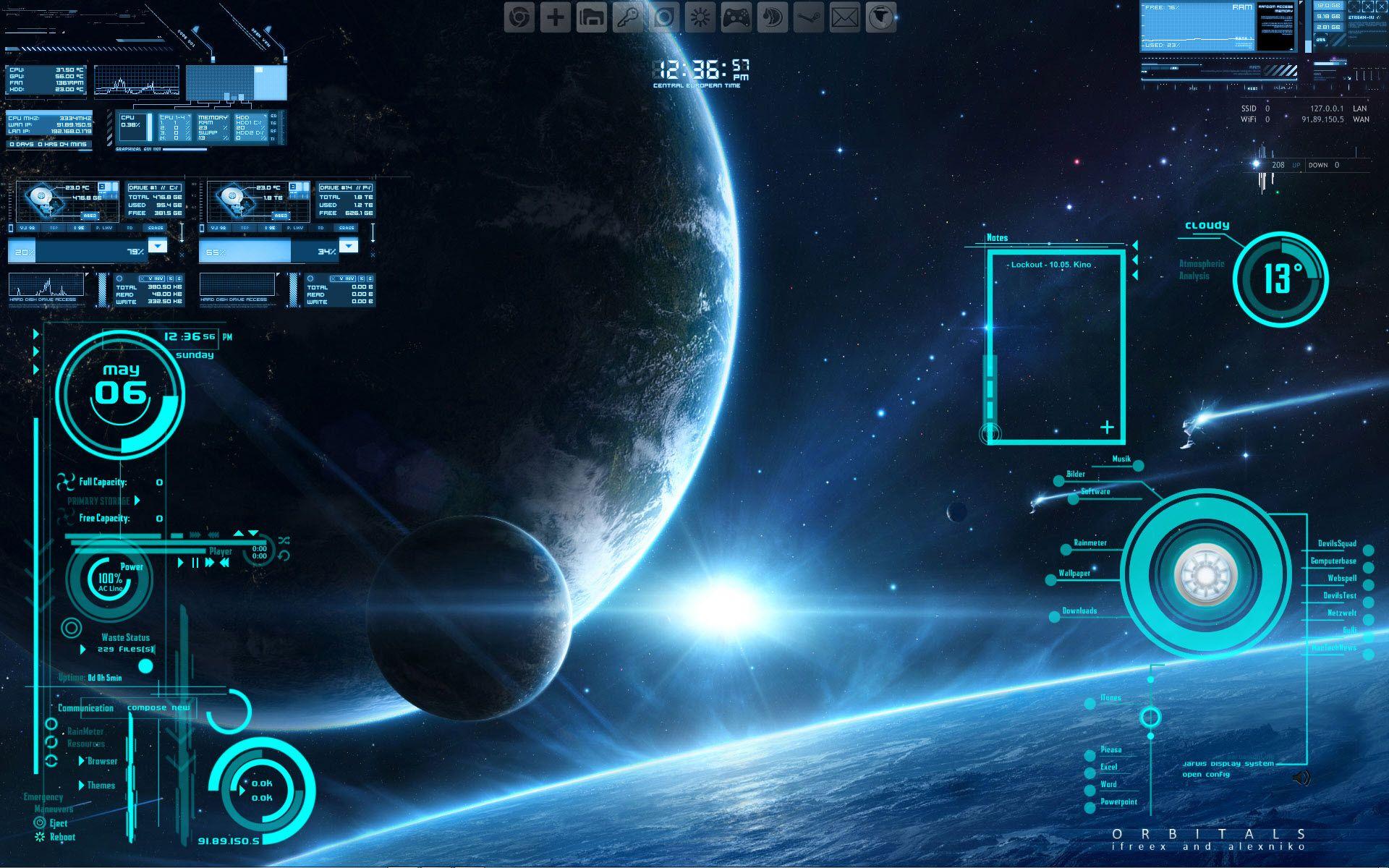1389x868 pixels.
Task: Select the key-shaped launcher icon
Action: [628, 18]
